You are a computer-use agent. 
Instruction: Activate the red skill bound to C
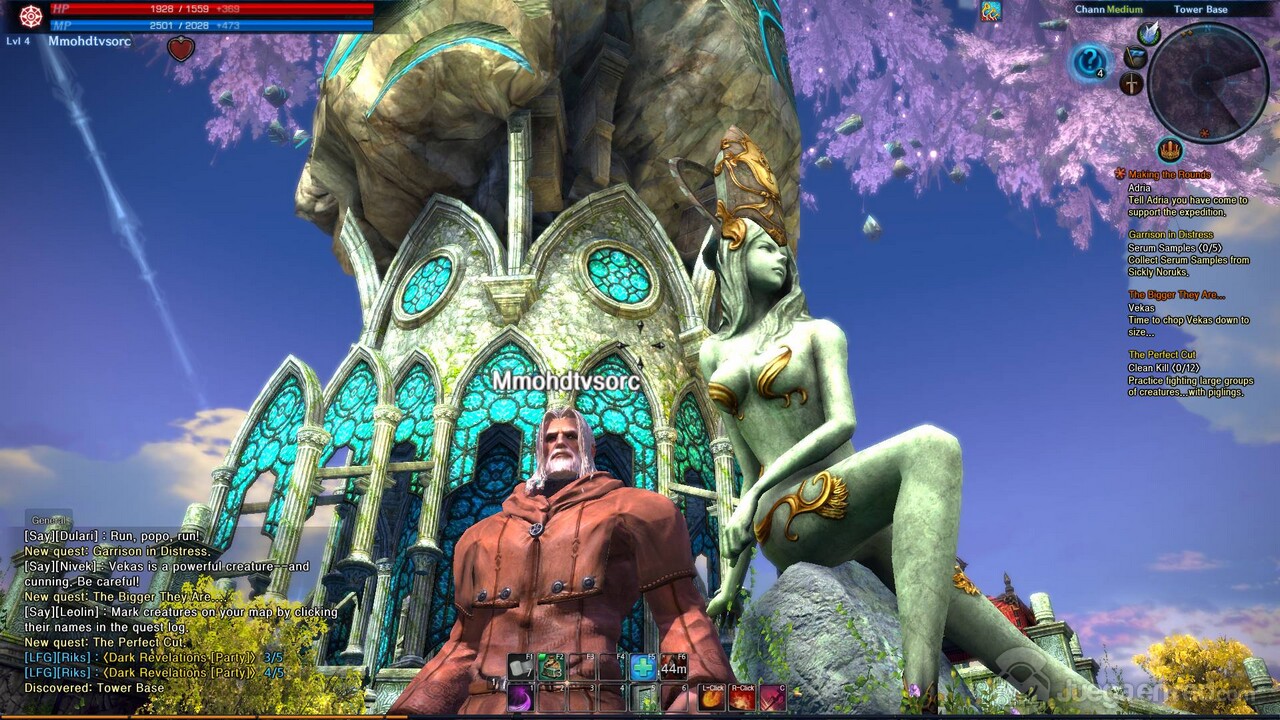pos(772,698)
